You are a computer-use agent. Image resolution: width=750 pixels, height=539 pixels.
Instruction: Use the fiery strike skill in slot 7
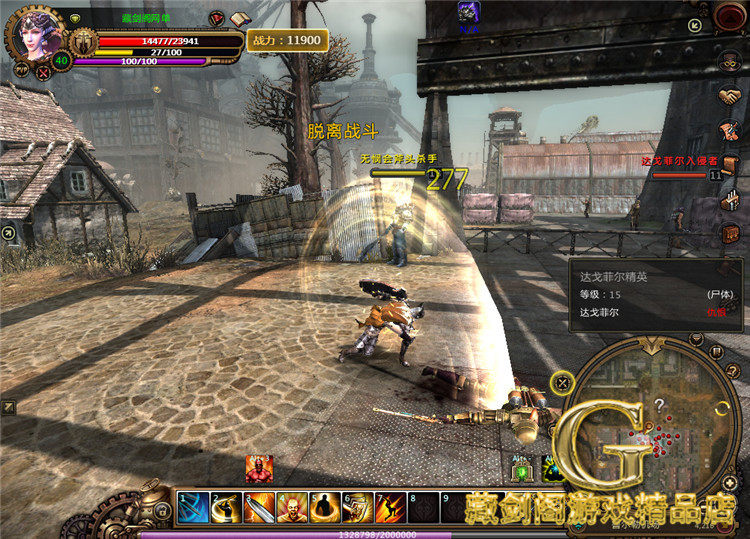(390, 507)
